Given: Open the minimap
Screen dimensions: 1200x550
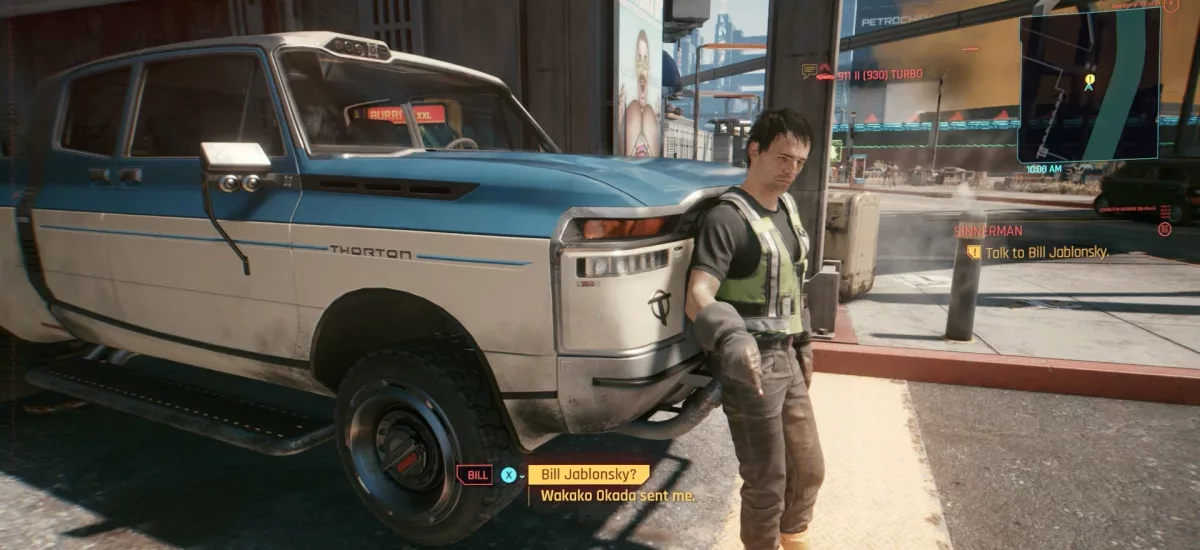Looking at the screenshot, I should [x=1089, y=84].
